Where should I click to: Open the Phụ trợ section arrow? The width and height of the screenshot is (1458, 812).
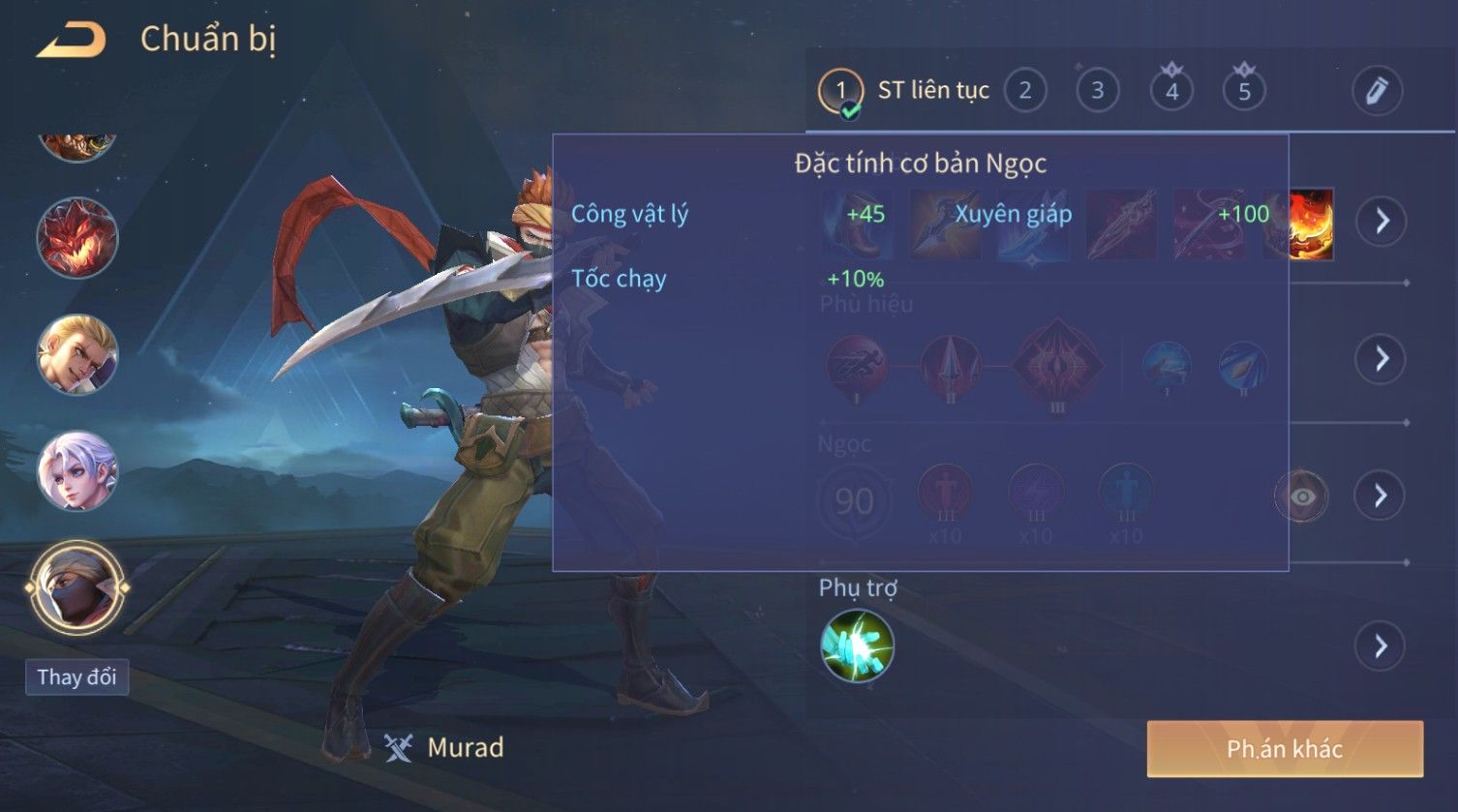[1381, 646]
